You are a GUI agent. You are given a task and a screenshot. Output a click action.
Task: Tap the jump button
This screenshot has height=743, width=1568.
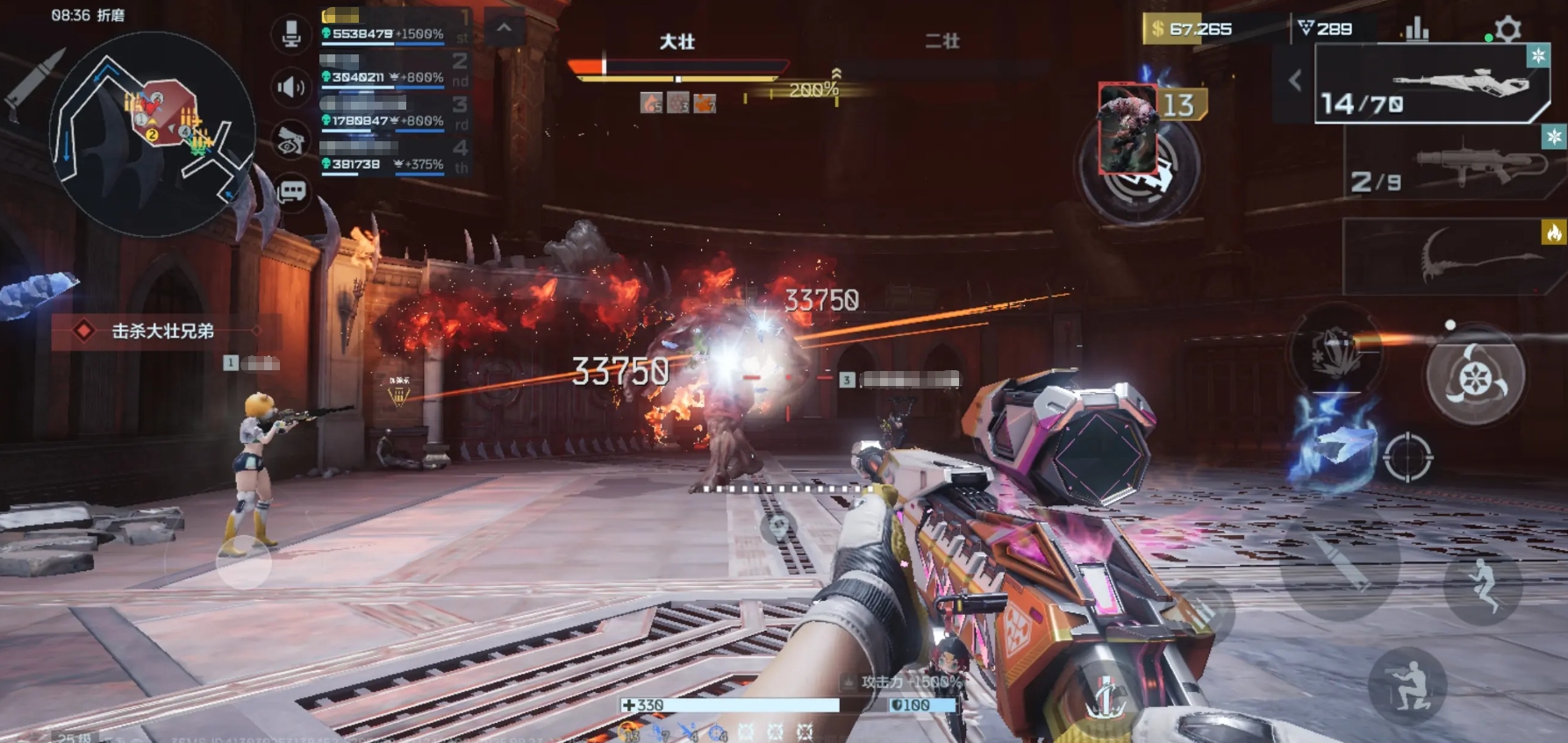pyautogui.click(x=1483, y=584)
